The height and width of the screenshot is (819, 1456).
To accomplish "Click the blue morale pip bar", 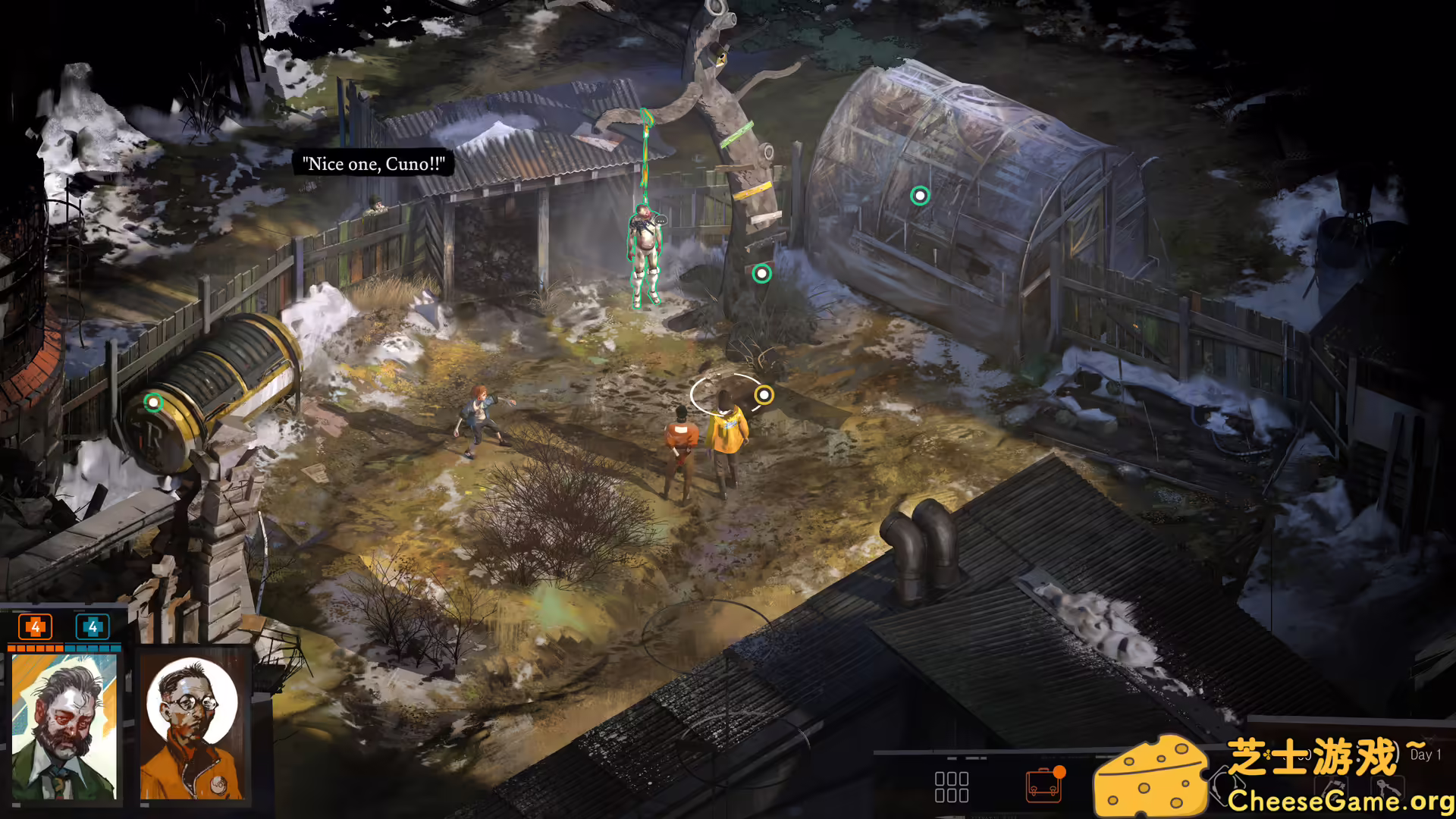I will pos(91,649).
